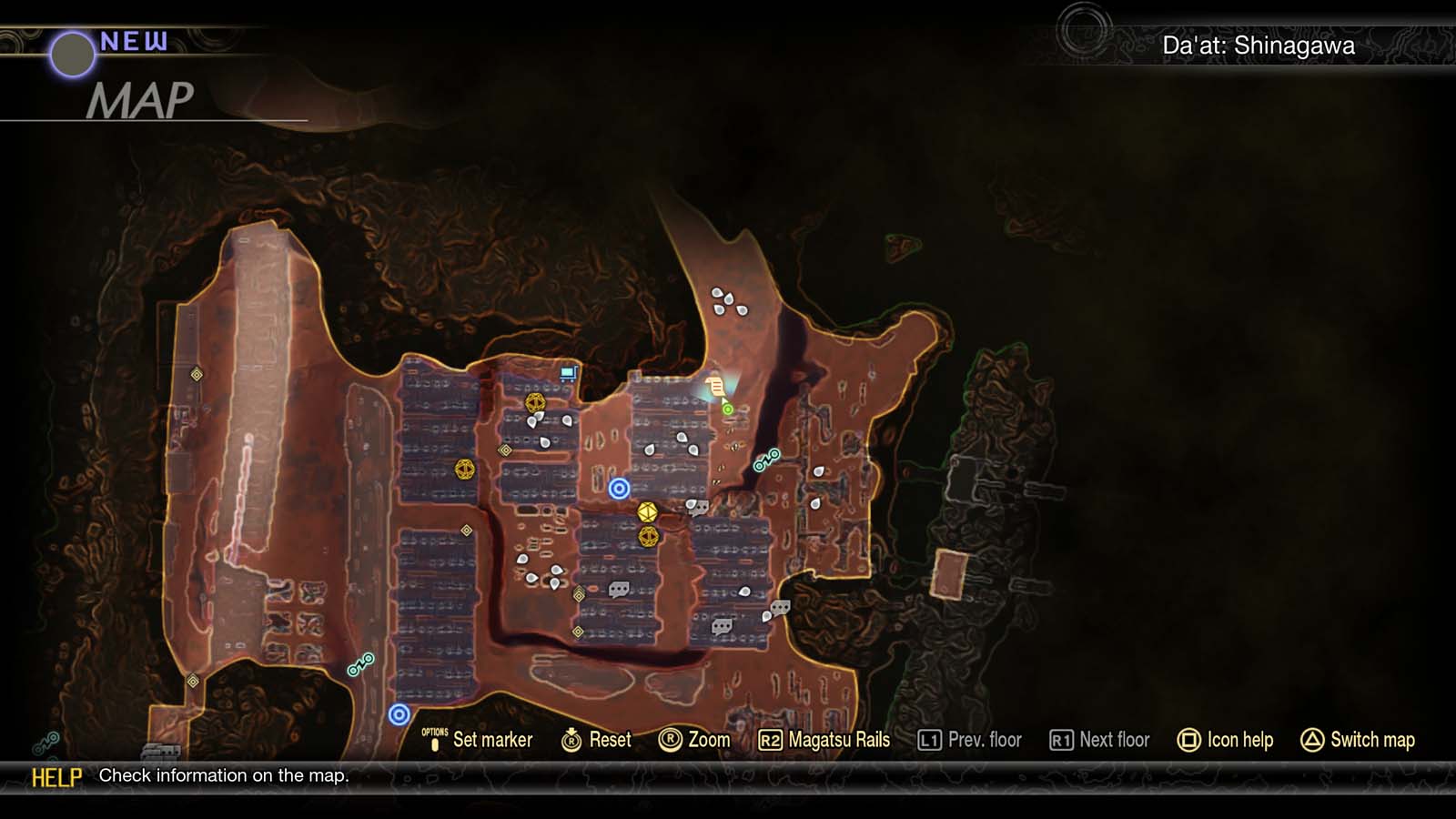Click the green current location marker
The width and height of the screenshot is (1456, 819).
[x=727, y=409]
